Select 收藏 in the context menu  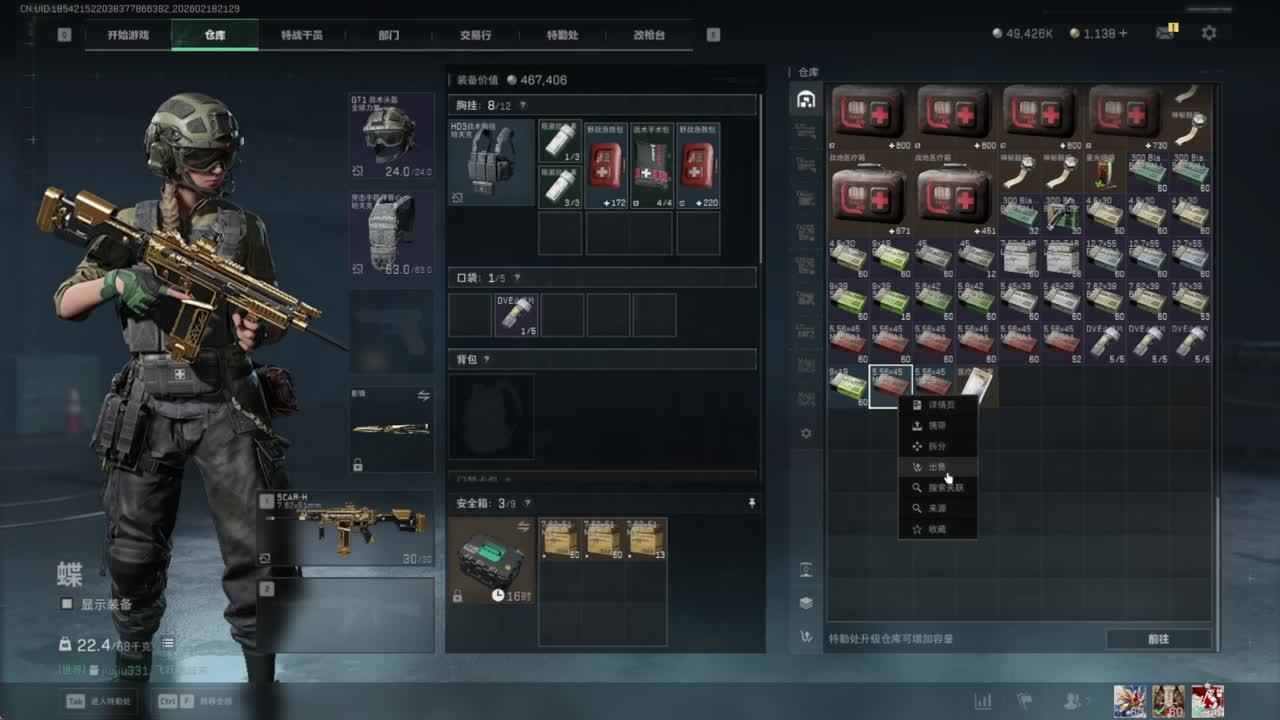coord(937,529)
